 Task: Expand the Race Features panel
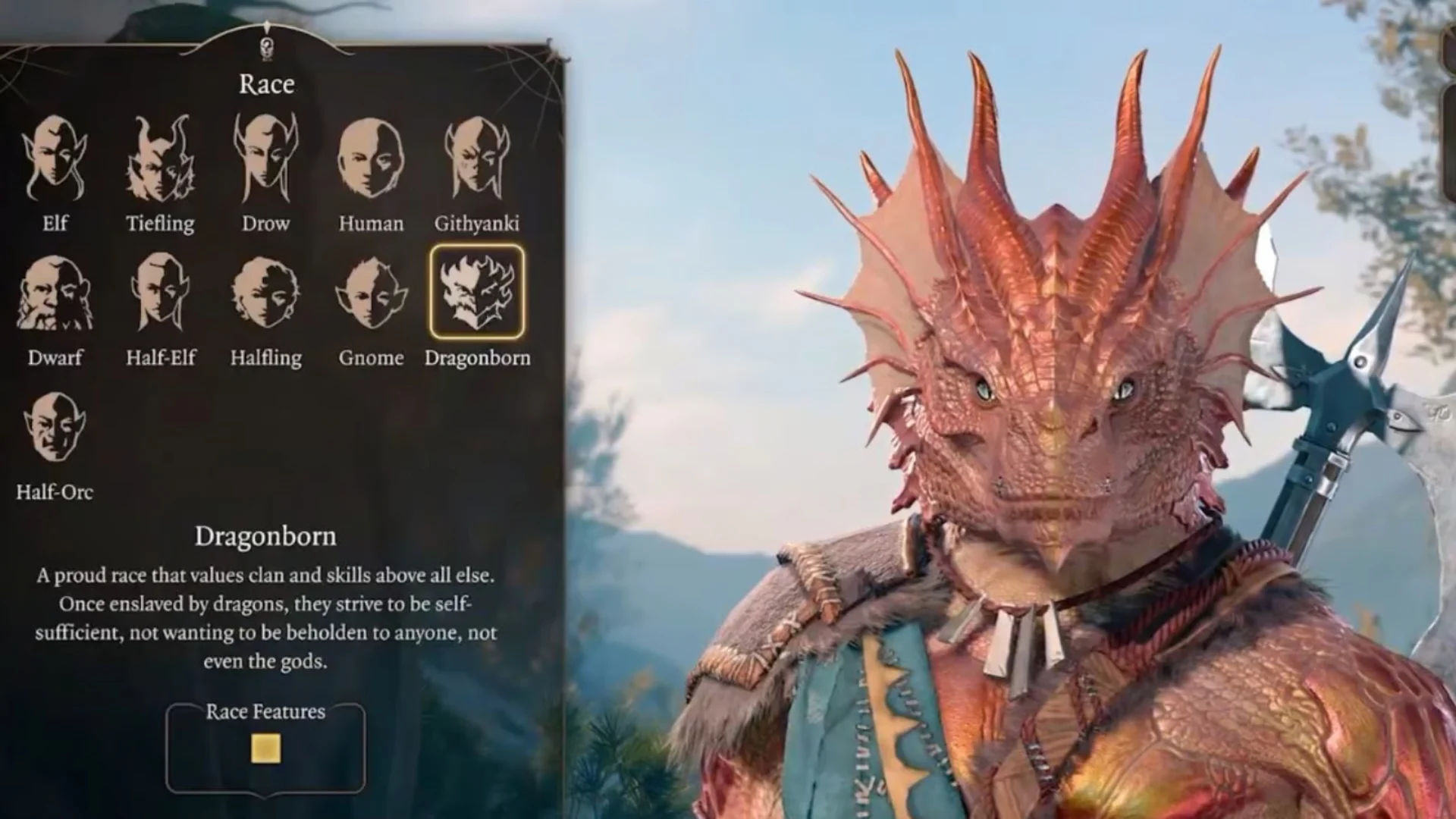267,711
